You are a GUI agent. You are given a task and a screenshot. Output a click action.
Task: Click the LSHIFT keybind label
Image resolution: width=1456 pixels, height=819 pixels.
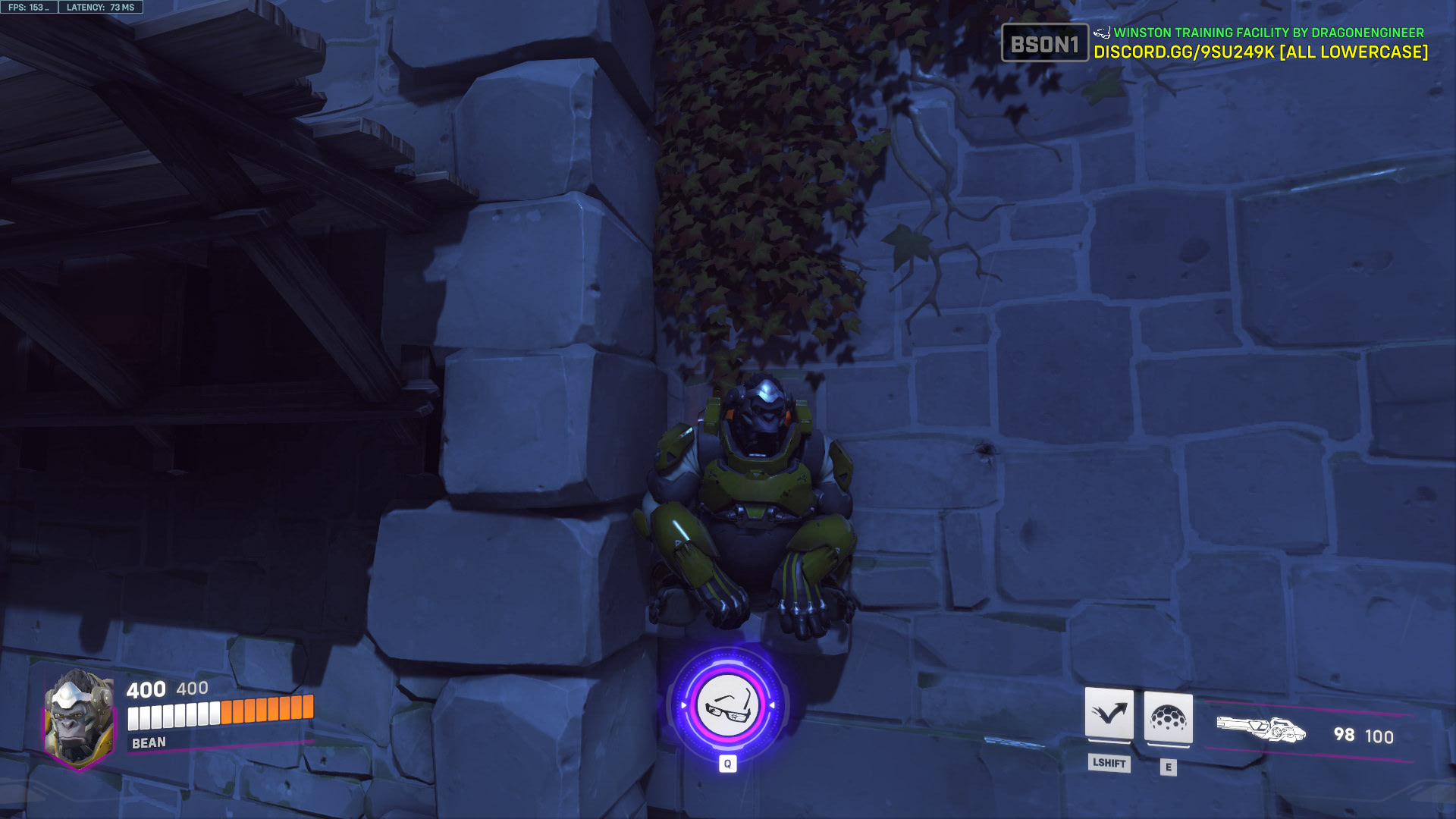1109,764
